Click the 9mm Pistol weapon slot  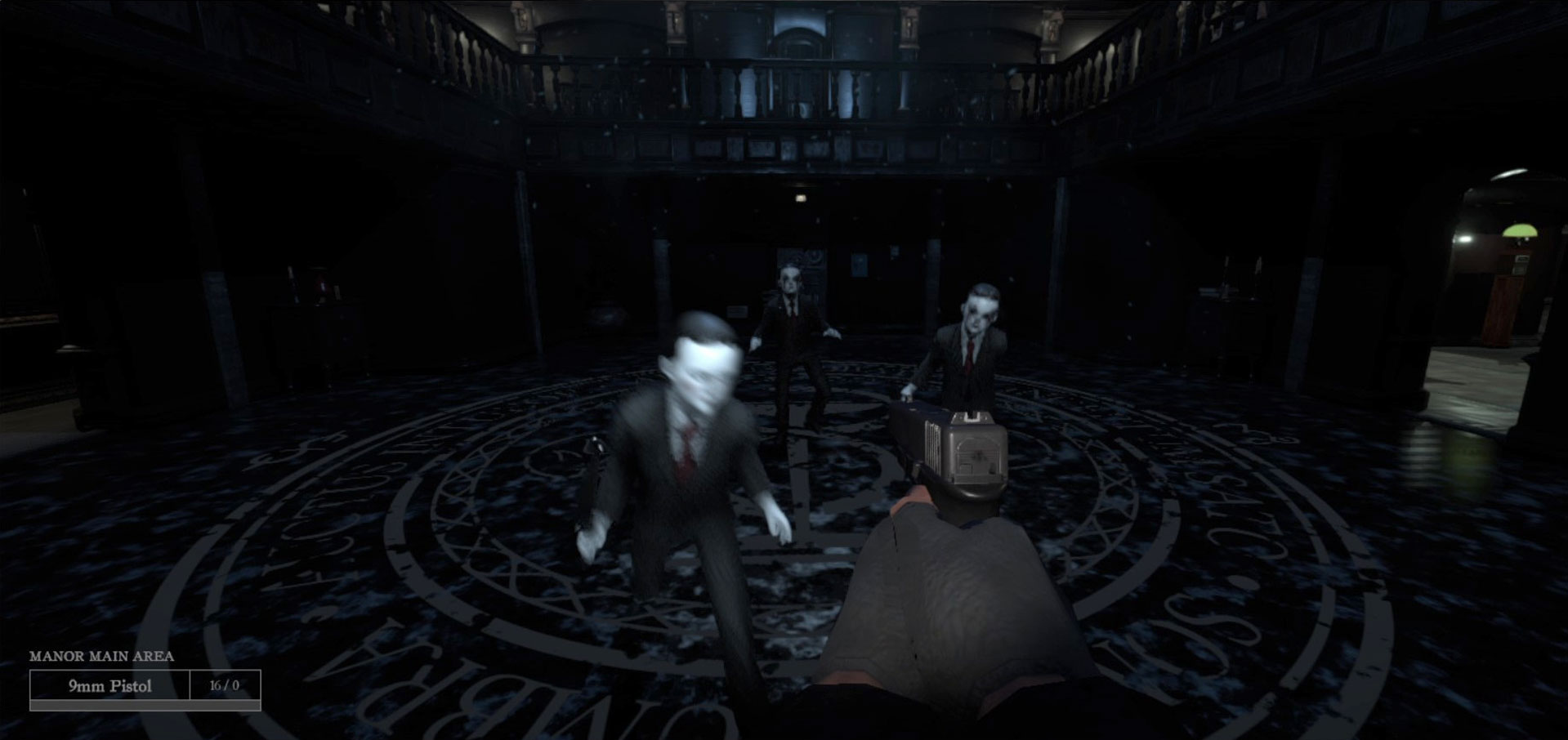click(110, 686)
